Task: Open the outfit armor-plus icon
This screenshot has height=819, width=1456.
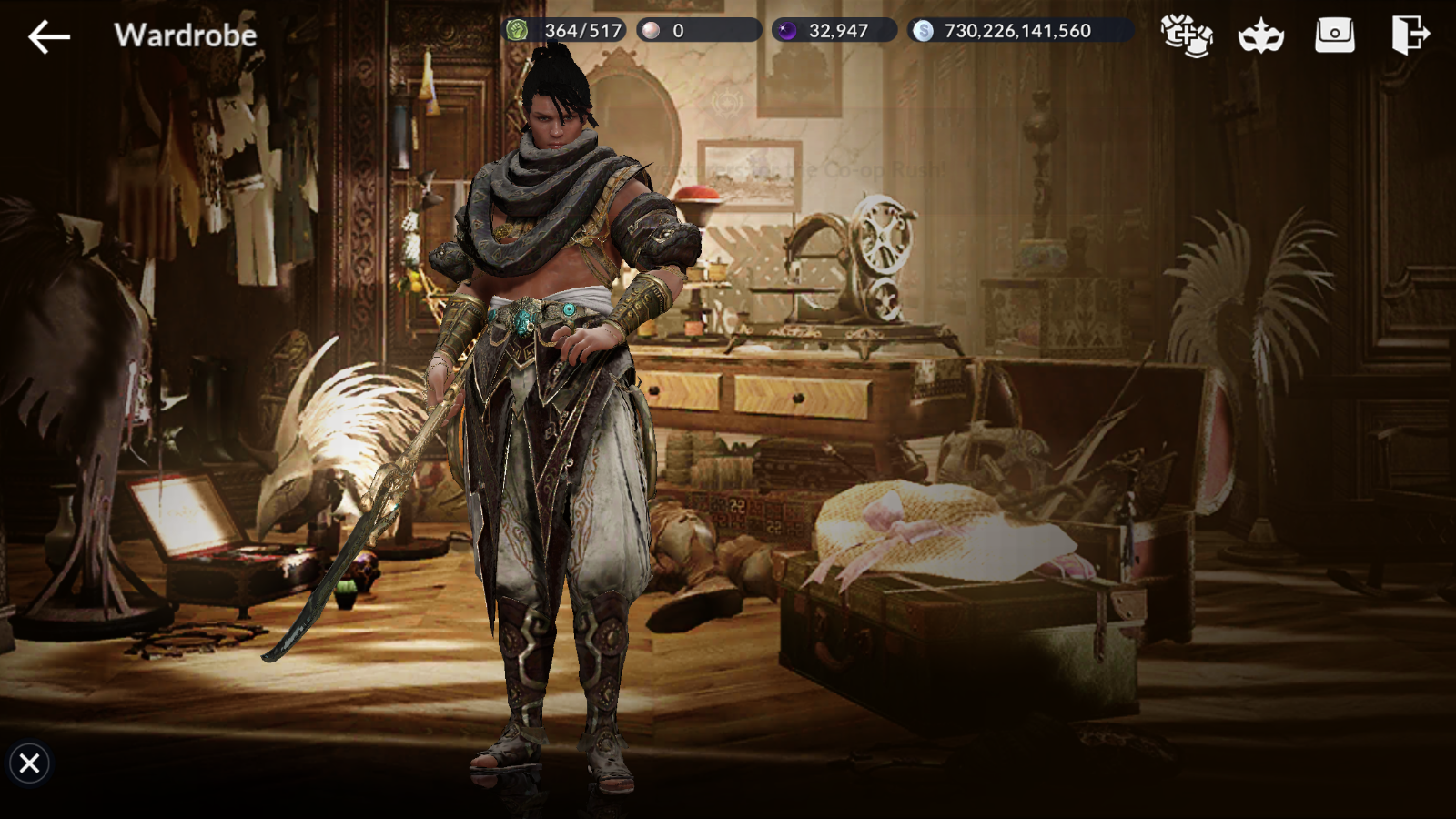Action: point(1186,35)
